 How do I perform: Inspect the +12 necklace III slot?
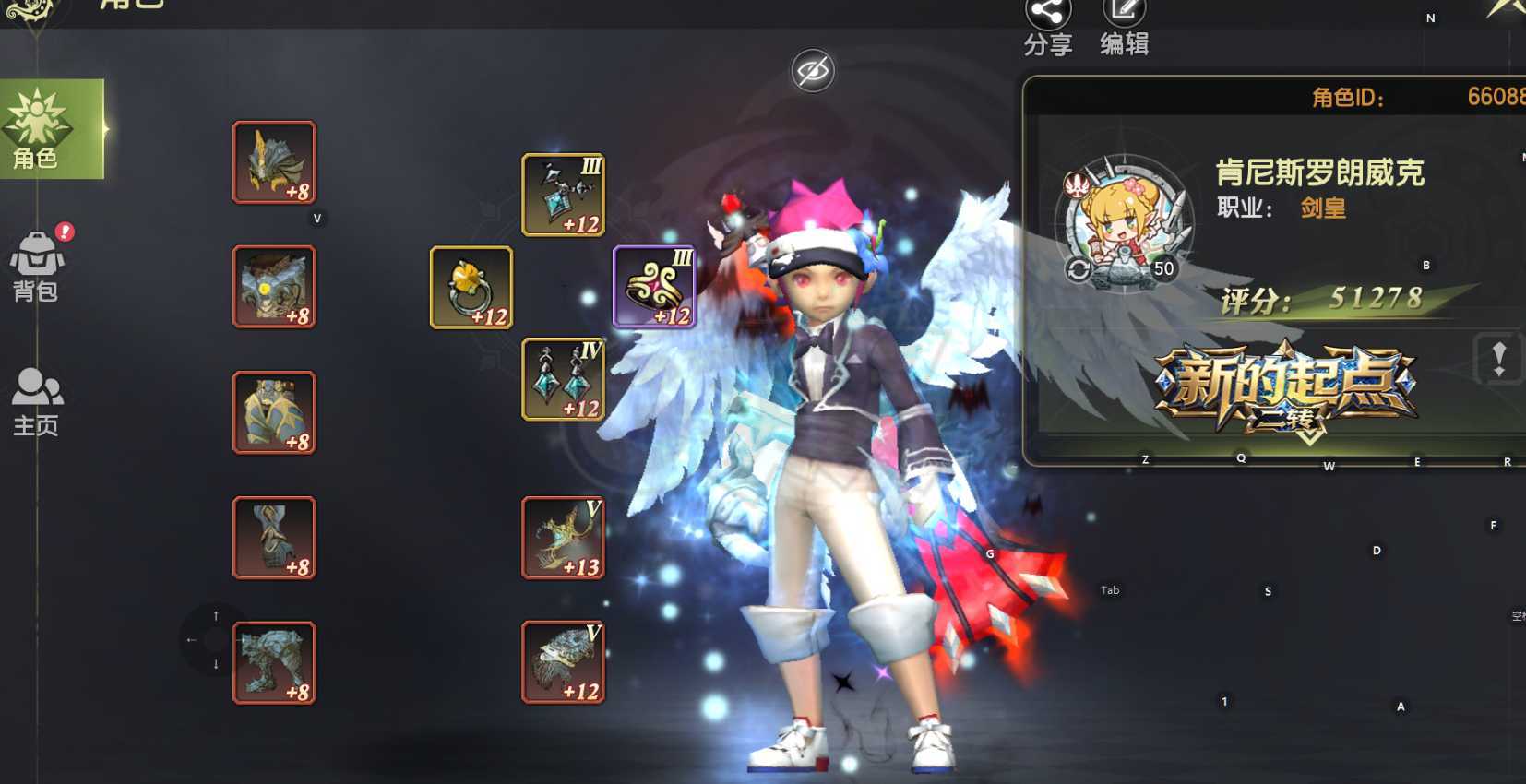tap(563, 195)
